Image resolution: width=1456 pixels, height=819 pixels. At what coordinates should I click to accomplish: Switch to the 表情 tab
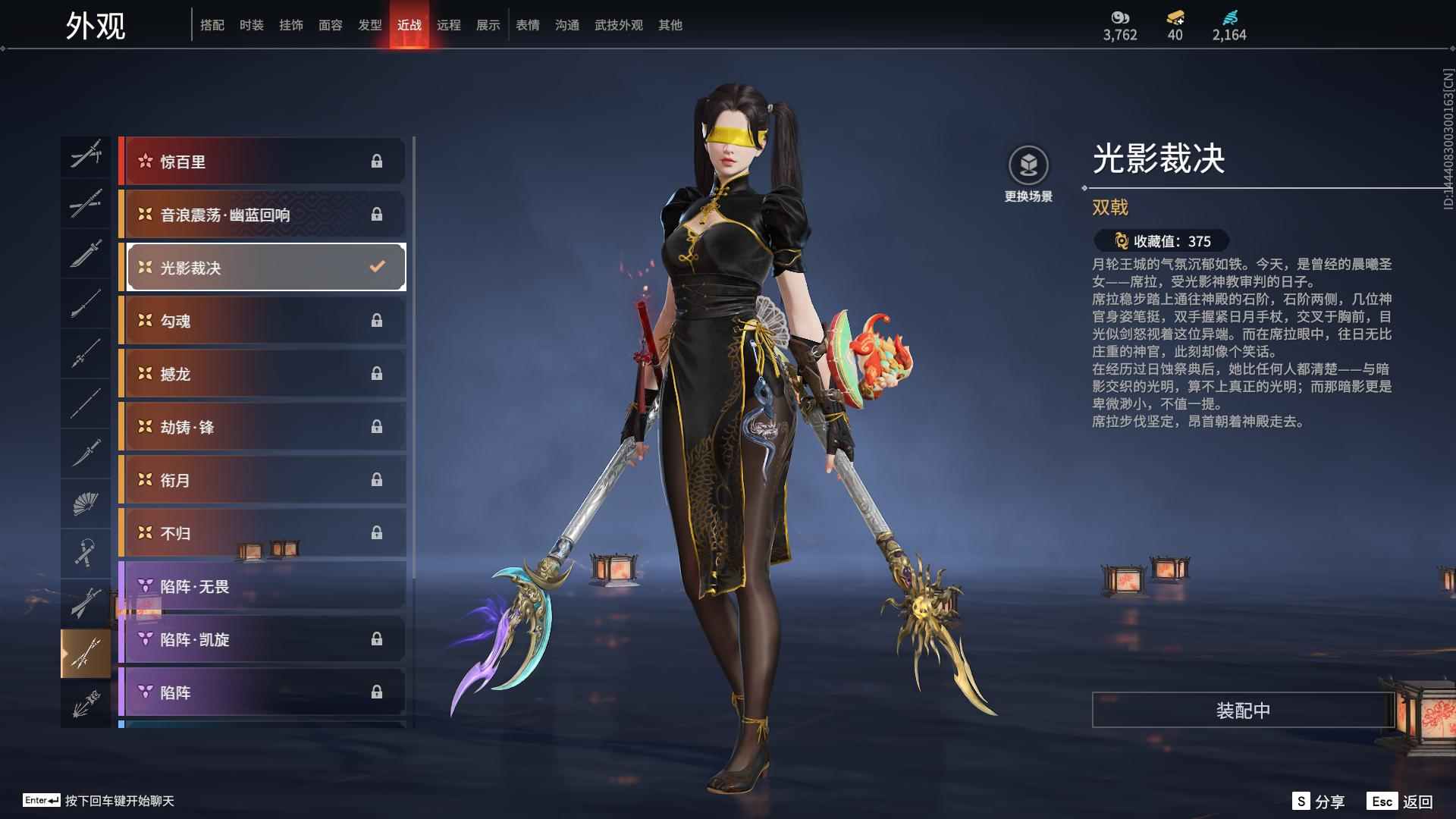526,24
